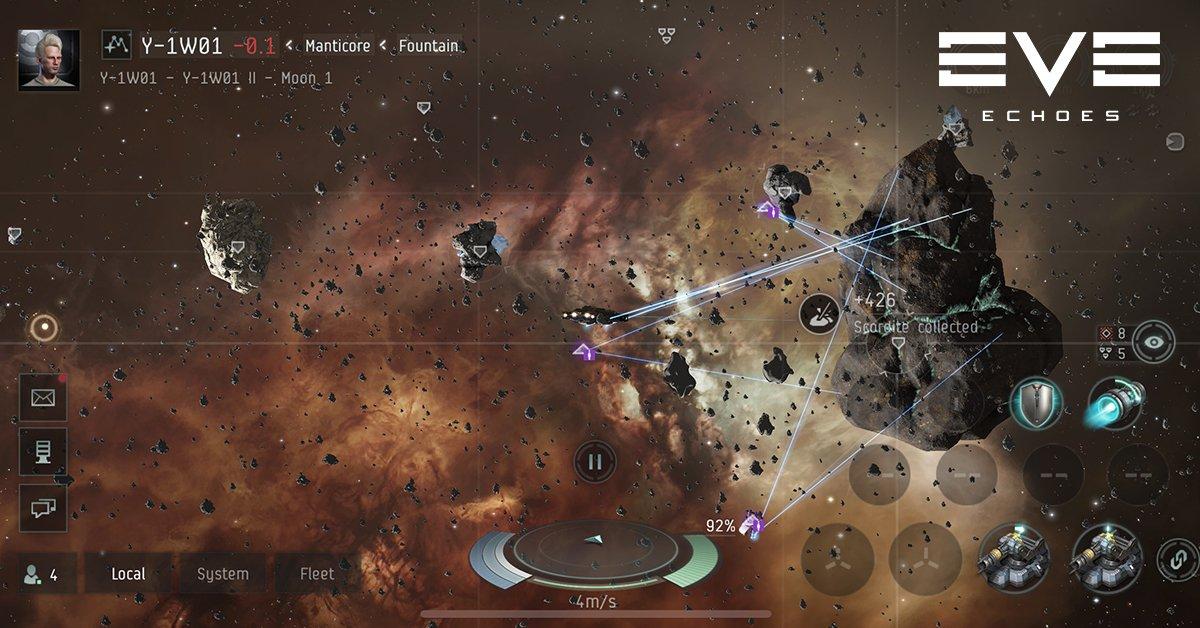Select the Manticore constellation breadcrumb
1200x628 pixels.
(x=337, y=46)
